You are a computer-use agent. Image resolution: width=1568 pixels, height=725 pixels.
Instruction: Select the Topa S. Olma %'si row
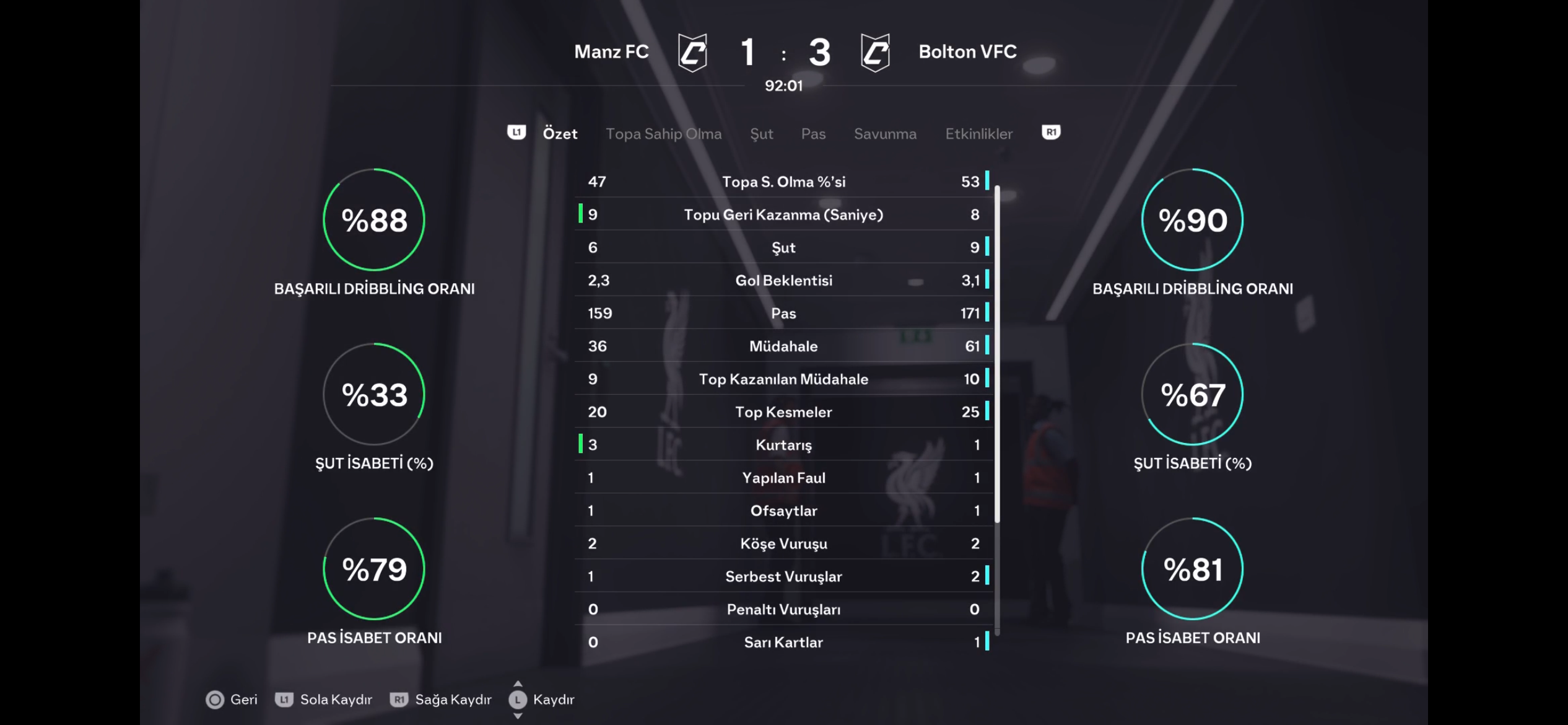(x=783, y=182)
